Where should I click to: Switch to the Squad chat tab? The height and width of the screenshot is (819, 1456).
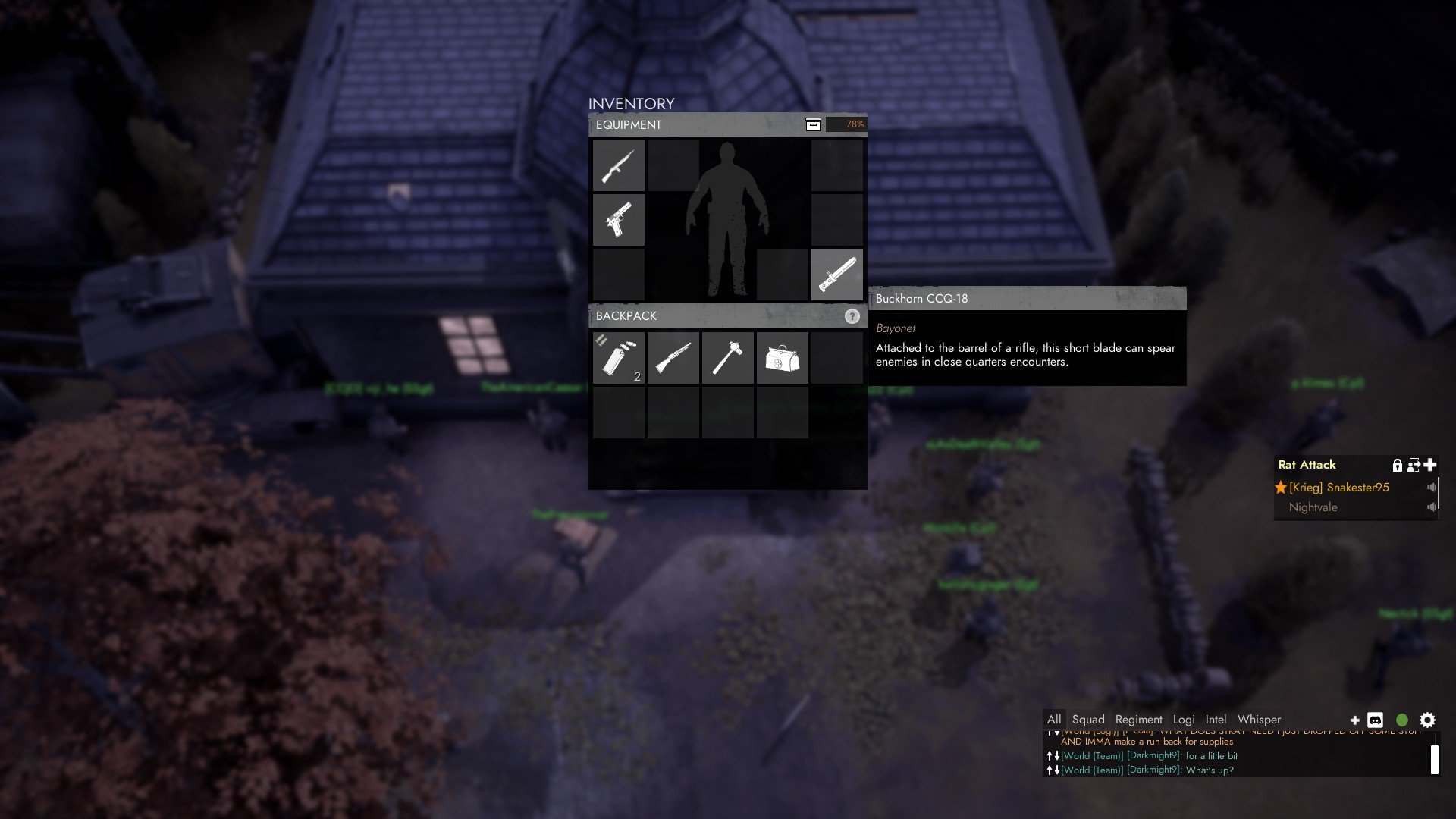(x=1088, y=720)
